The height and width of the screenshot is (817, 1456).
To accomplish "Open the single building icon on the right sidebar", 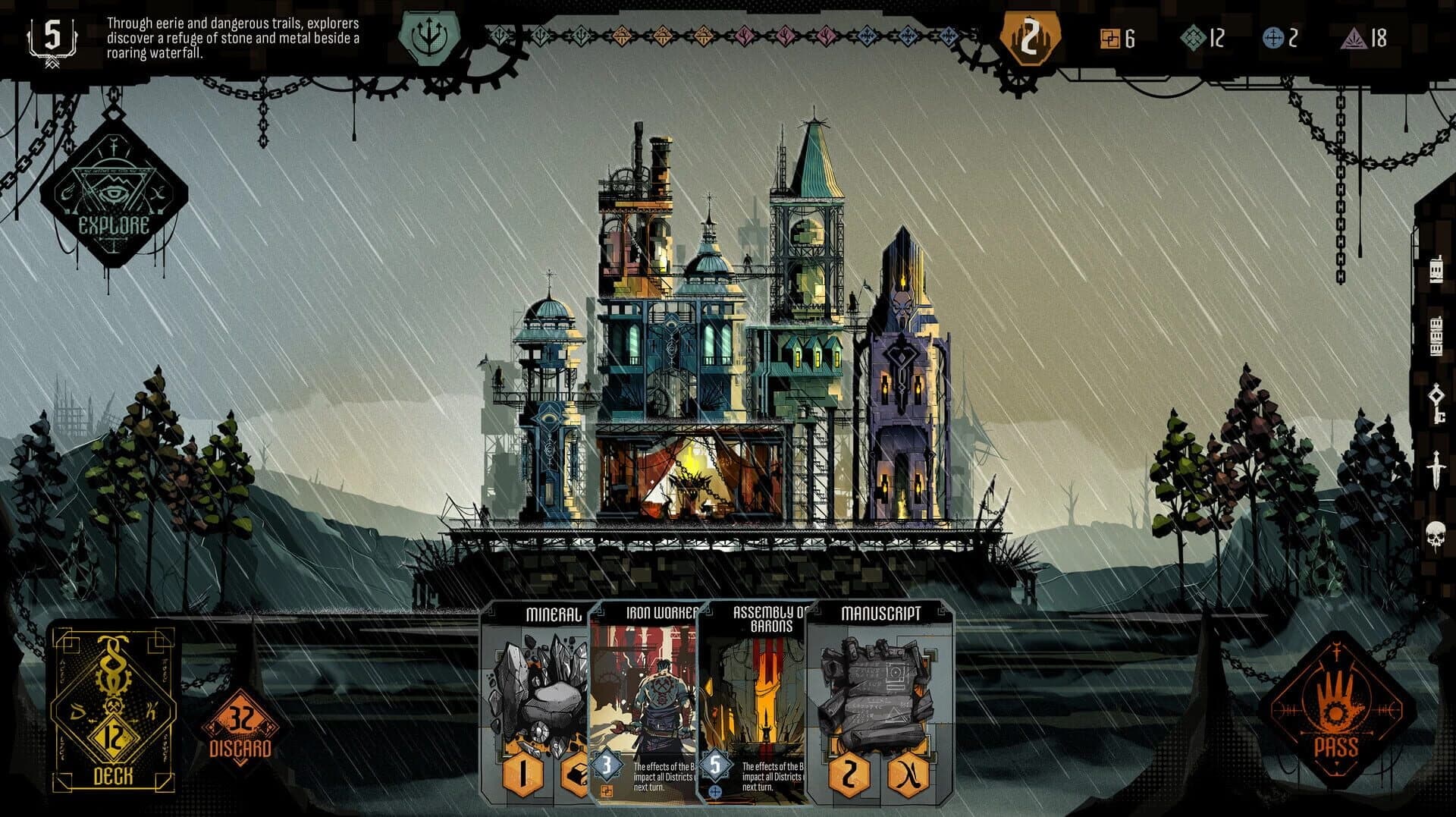I will pos(1436,270).
